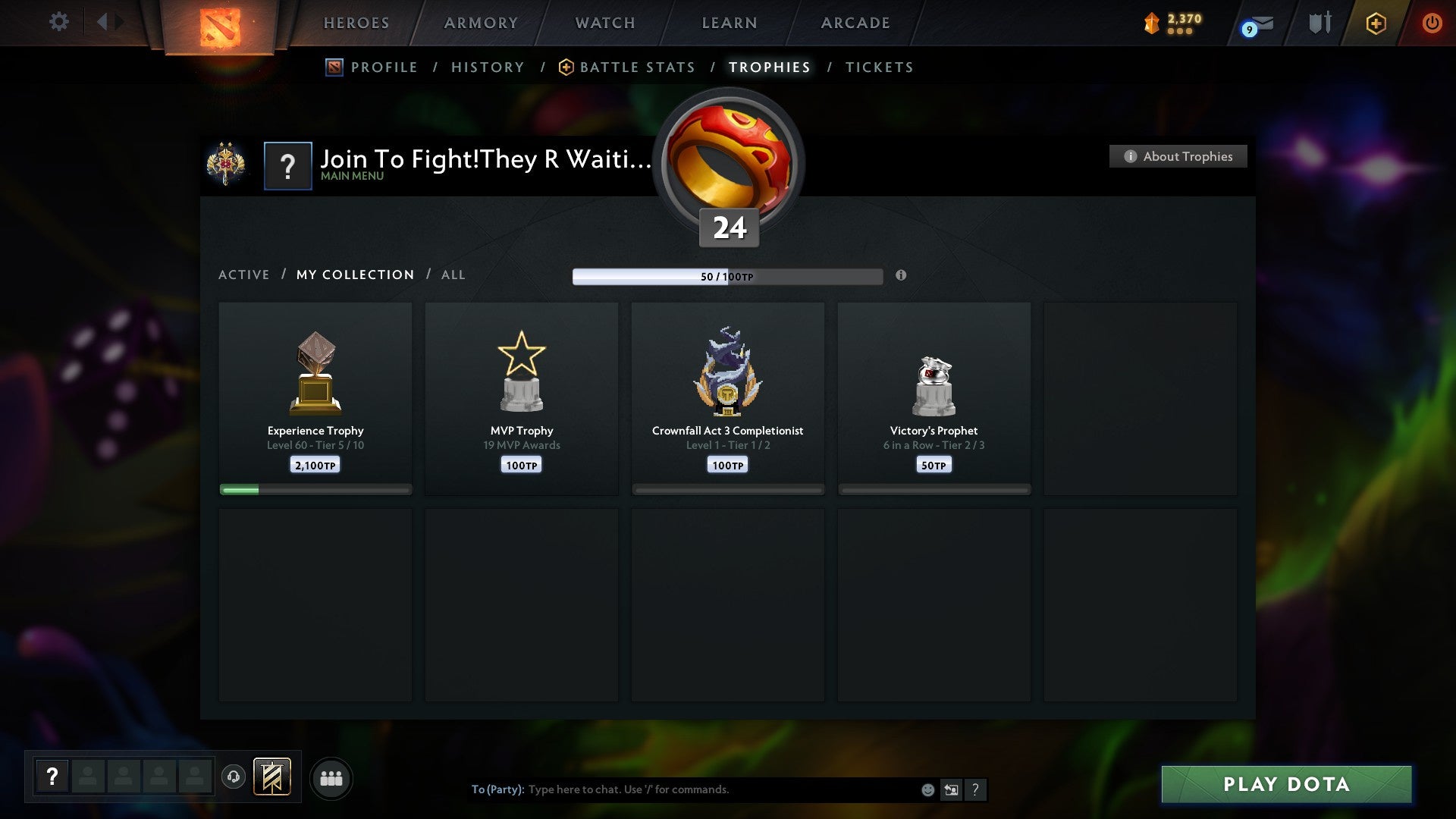
Task: Click the 50/100TP trophy progress bar
Action: click(x=728, y=276)
